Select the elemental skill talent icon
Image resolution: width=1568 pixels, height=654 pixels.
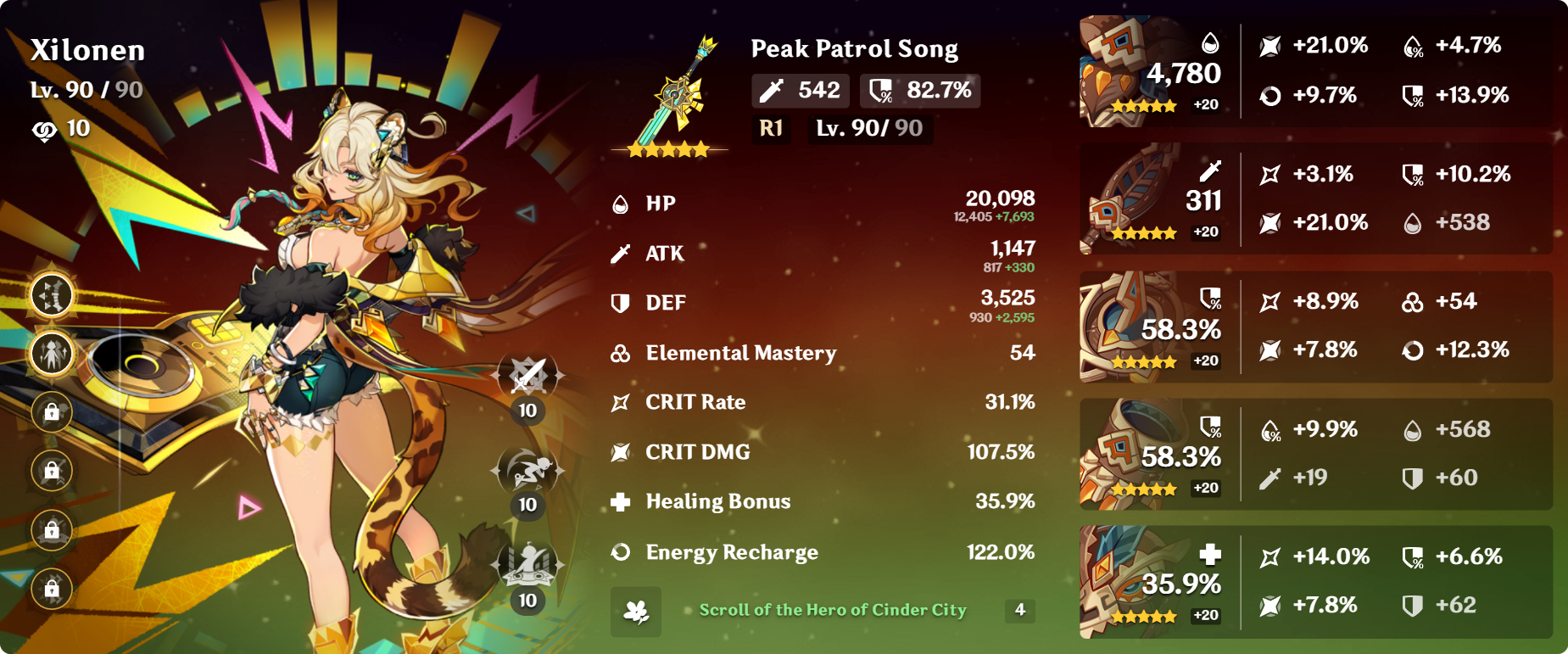click(527, 471)
